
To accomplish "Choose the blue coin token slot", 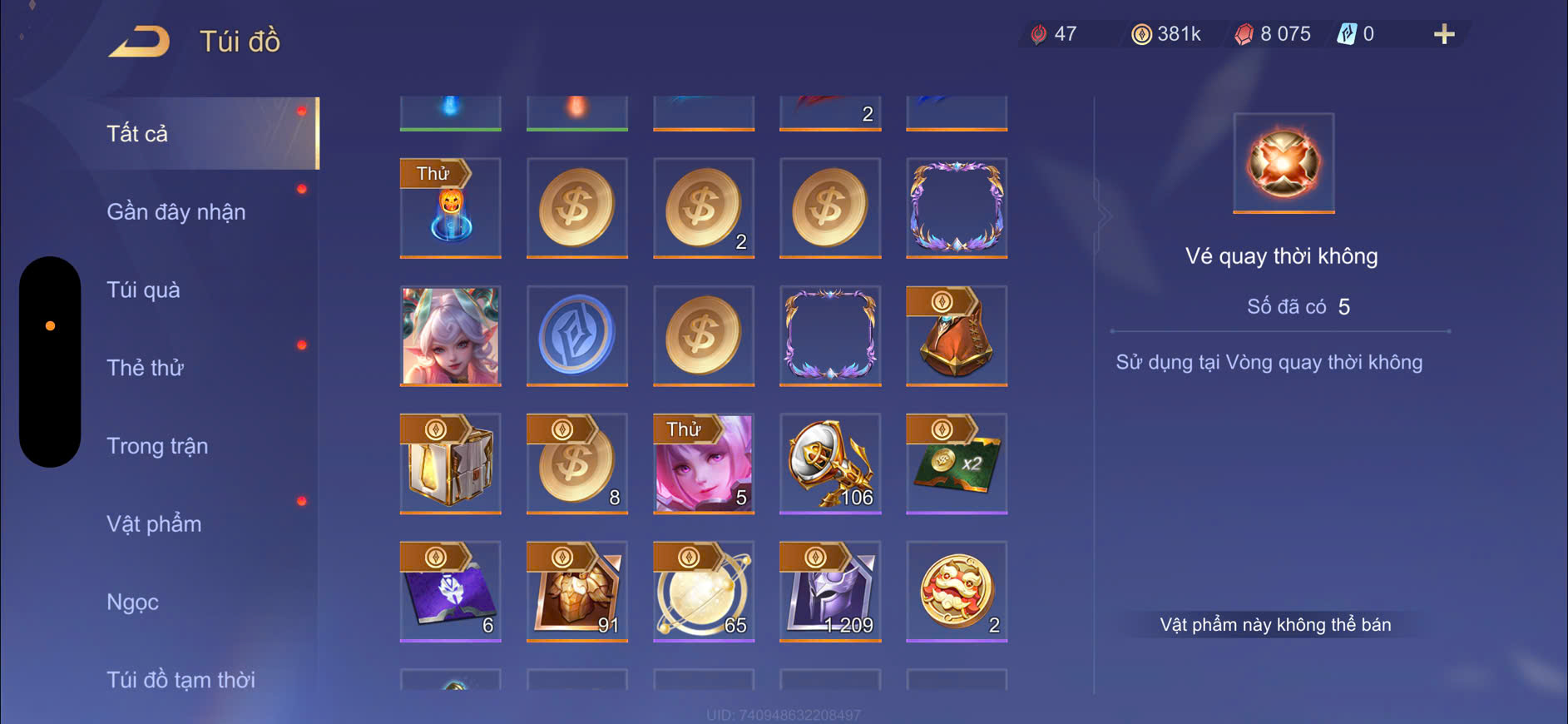I will click(576, 335).
